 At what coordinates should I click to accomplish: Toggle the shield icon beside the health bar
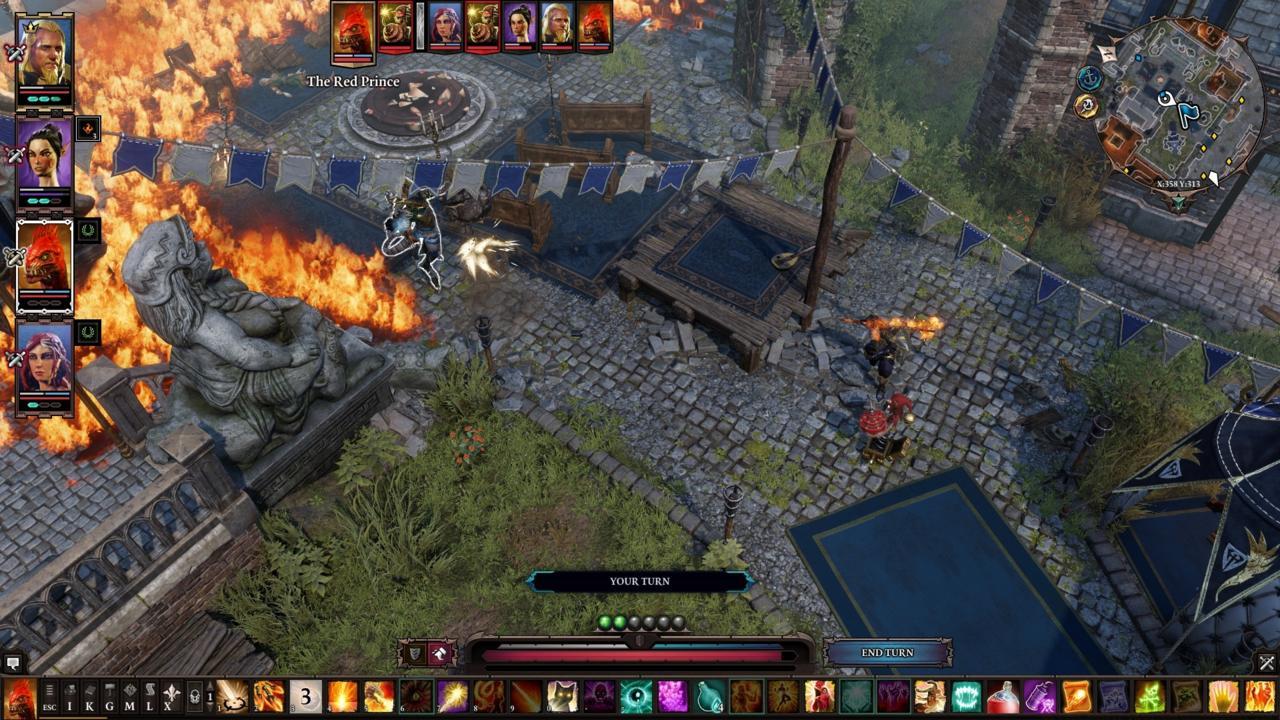click(416, 652)
